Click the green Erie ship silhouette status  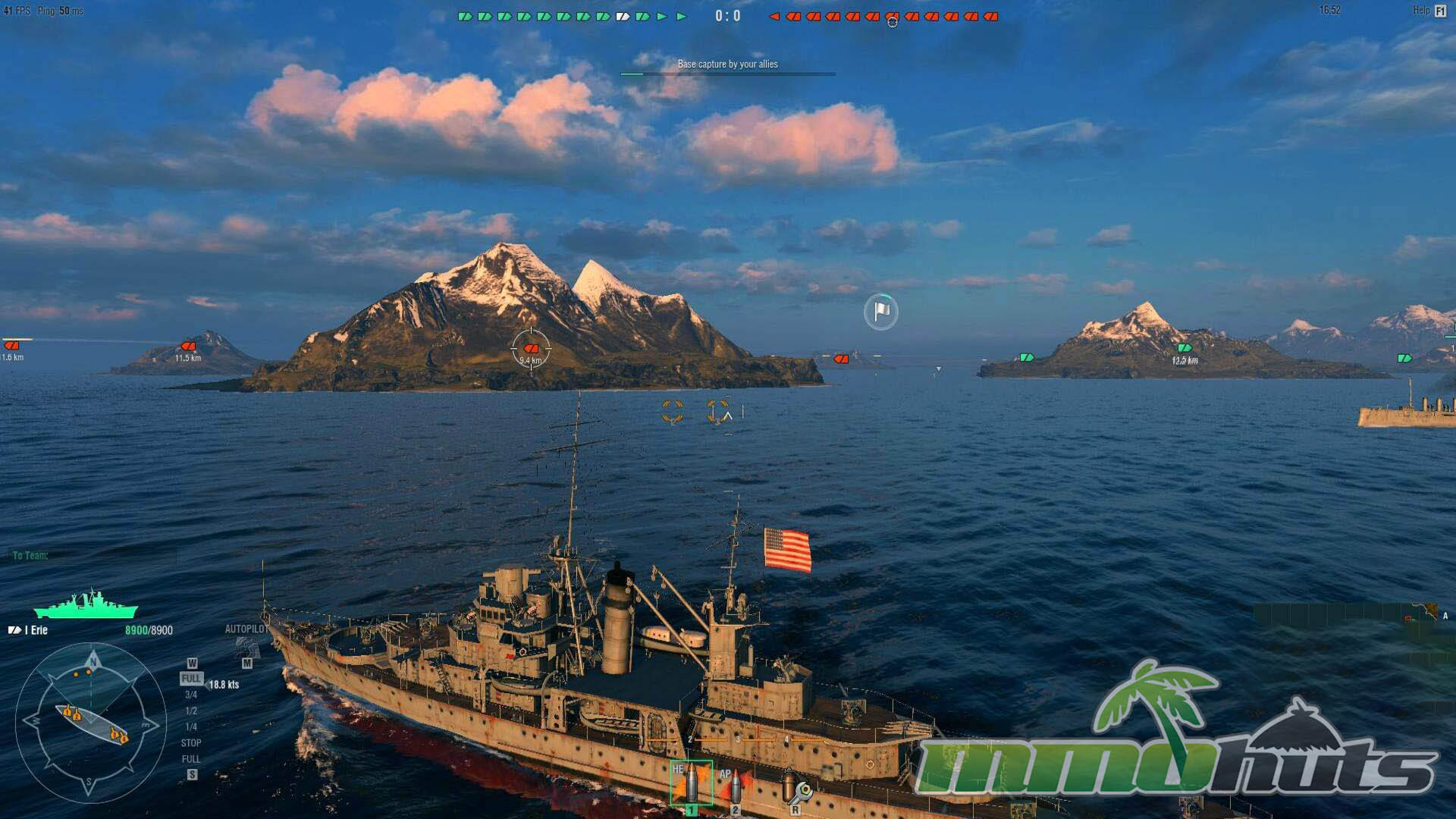pos(86,606)
